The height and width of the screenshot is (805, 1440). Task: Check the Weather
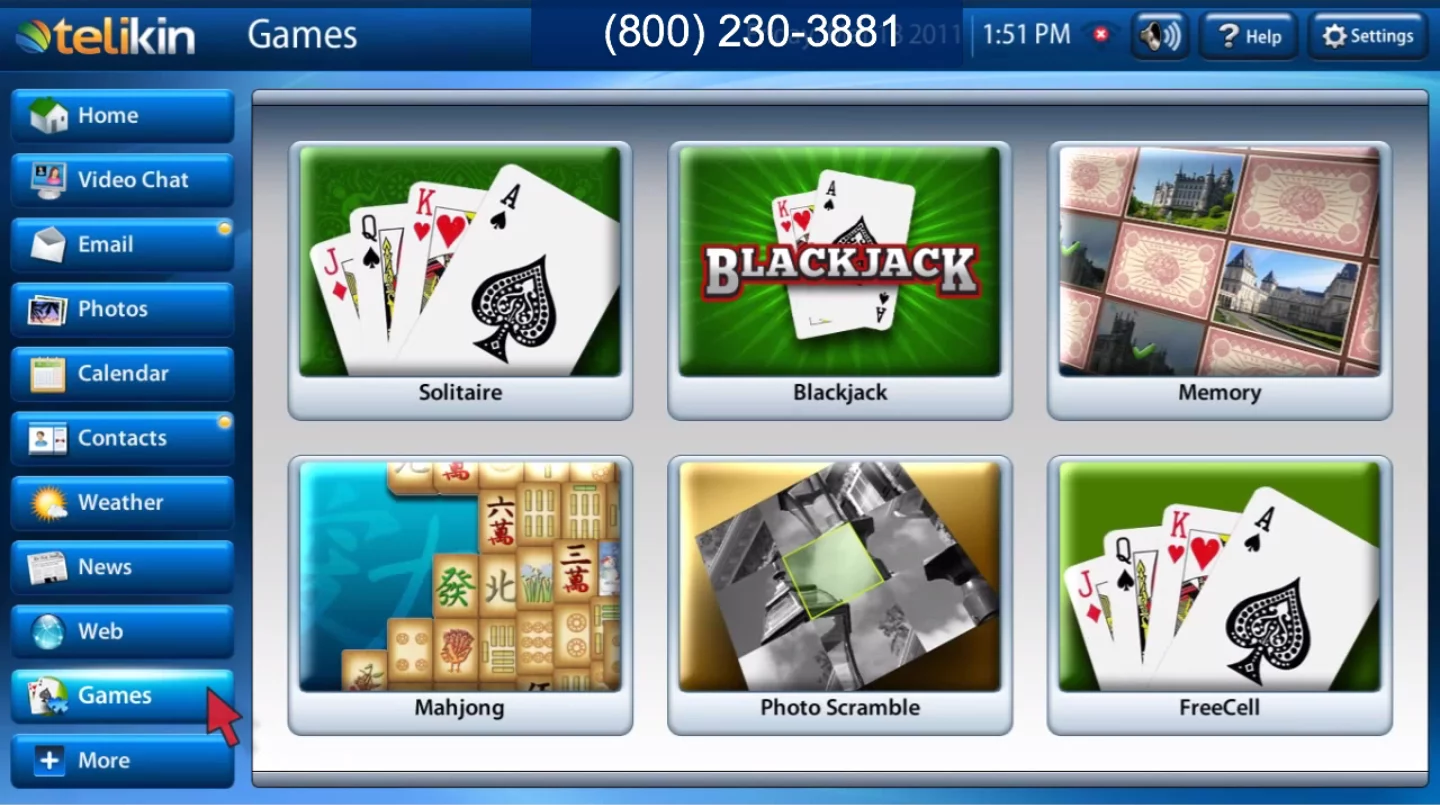pyautogui.click(x=120, y=502)
